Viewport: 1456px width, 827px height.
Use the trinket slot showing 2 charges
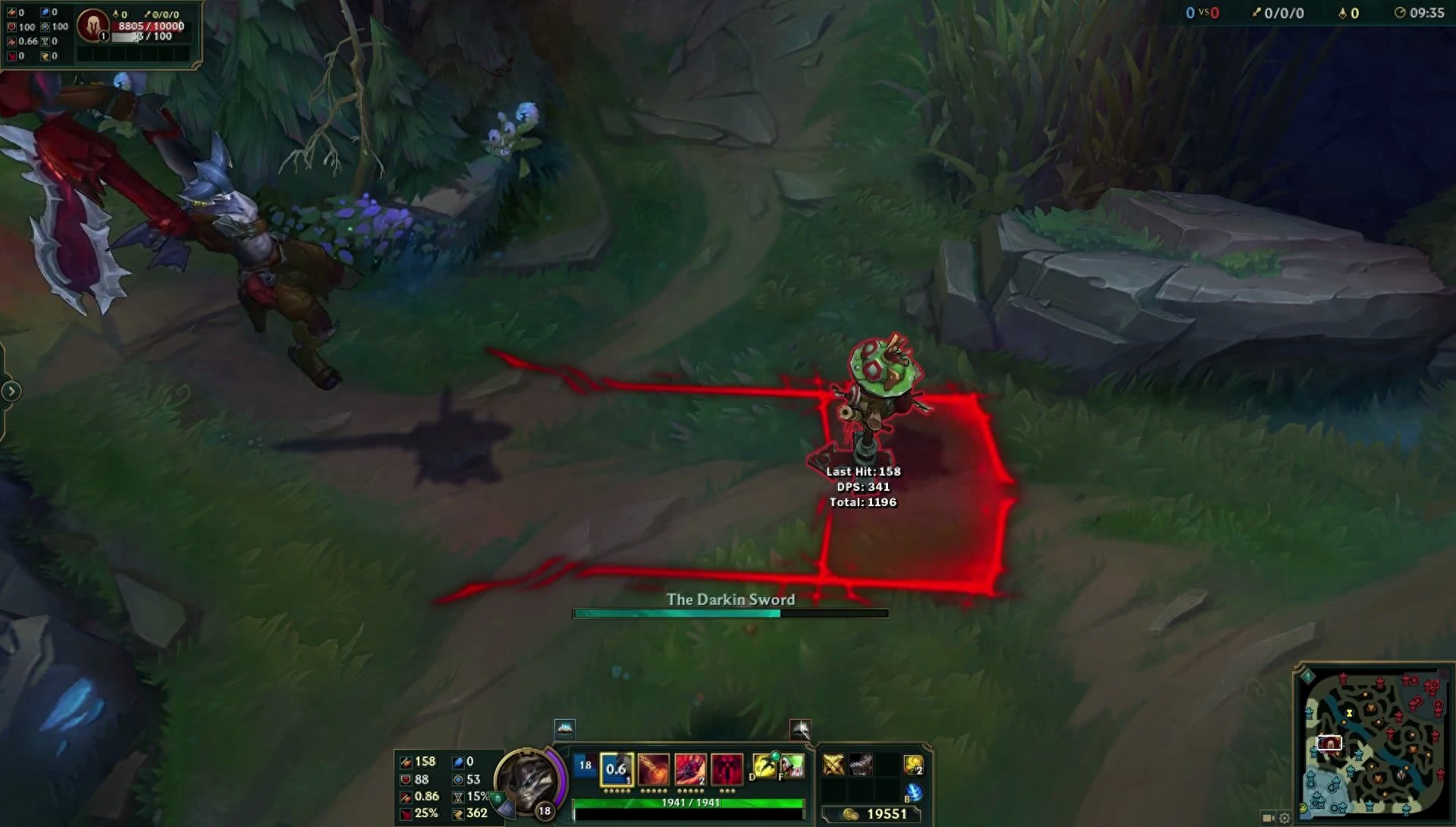tap(913, 765)
